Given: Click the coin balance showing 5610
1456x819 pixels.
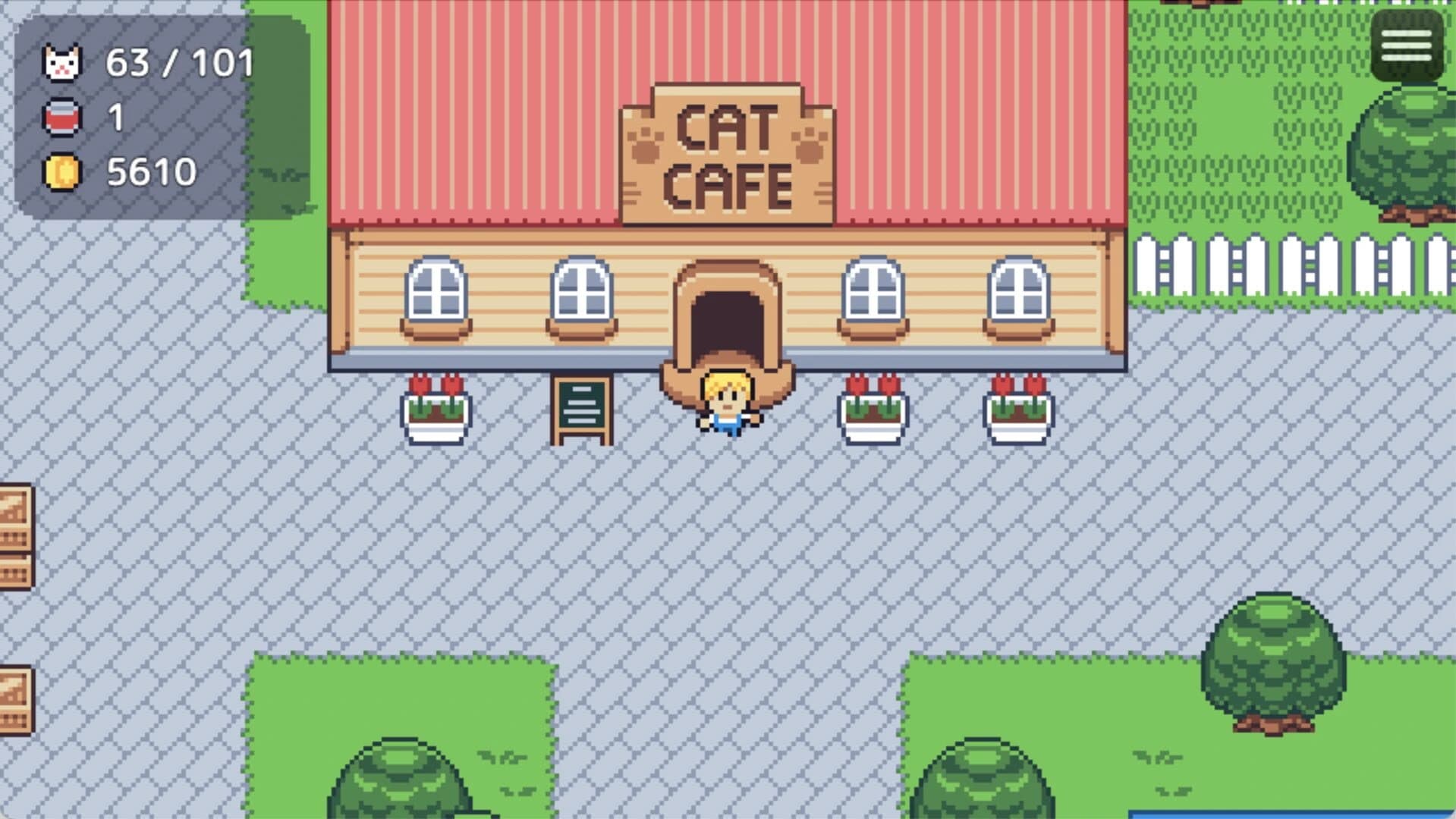Looking at the screenshot, I should pyautogui.click(x=152, y=171).
